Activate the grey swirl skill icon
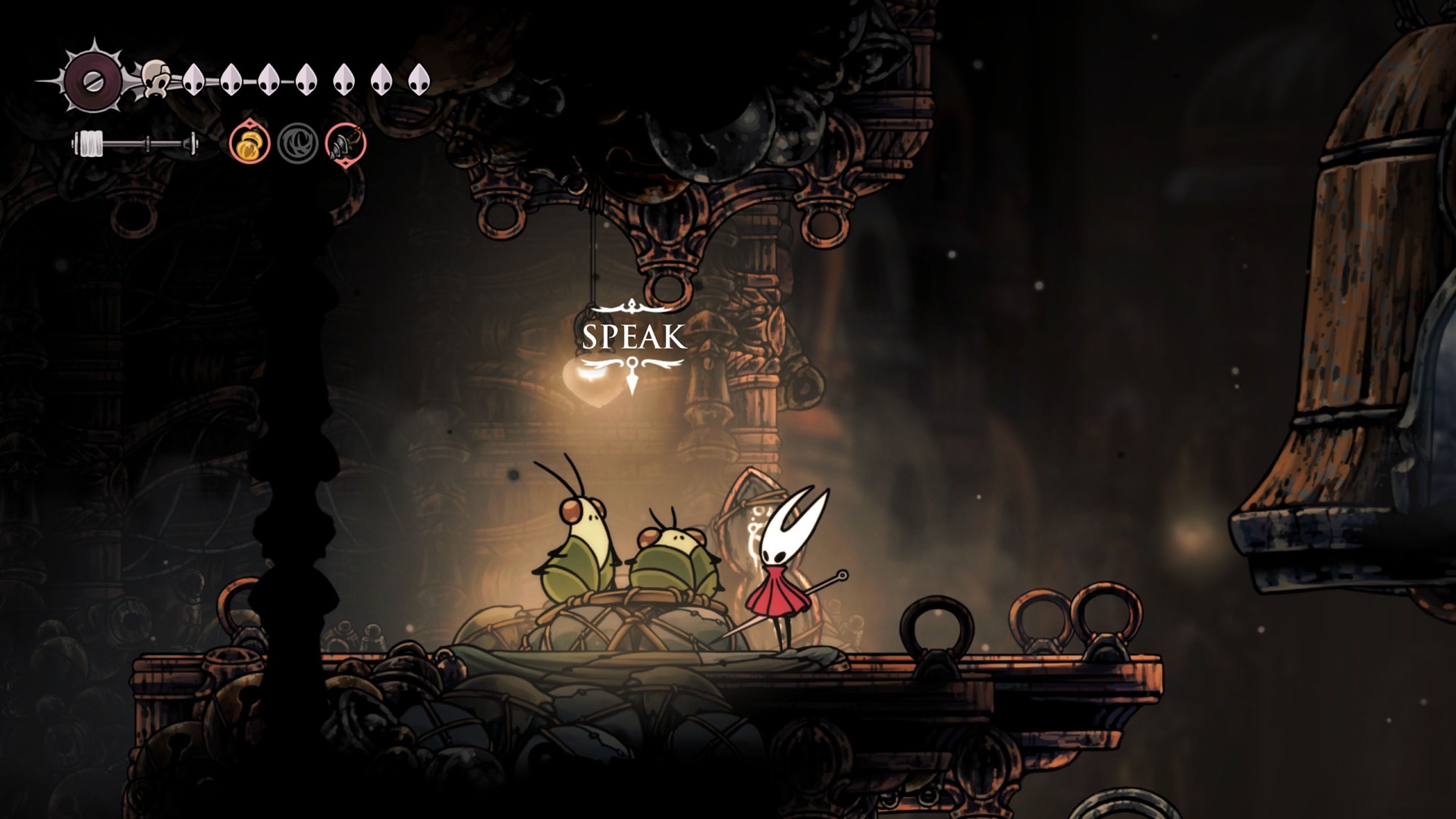Screen dimensions: 1456x819 pyautogui.click(x=297, y=143)
